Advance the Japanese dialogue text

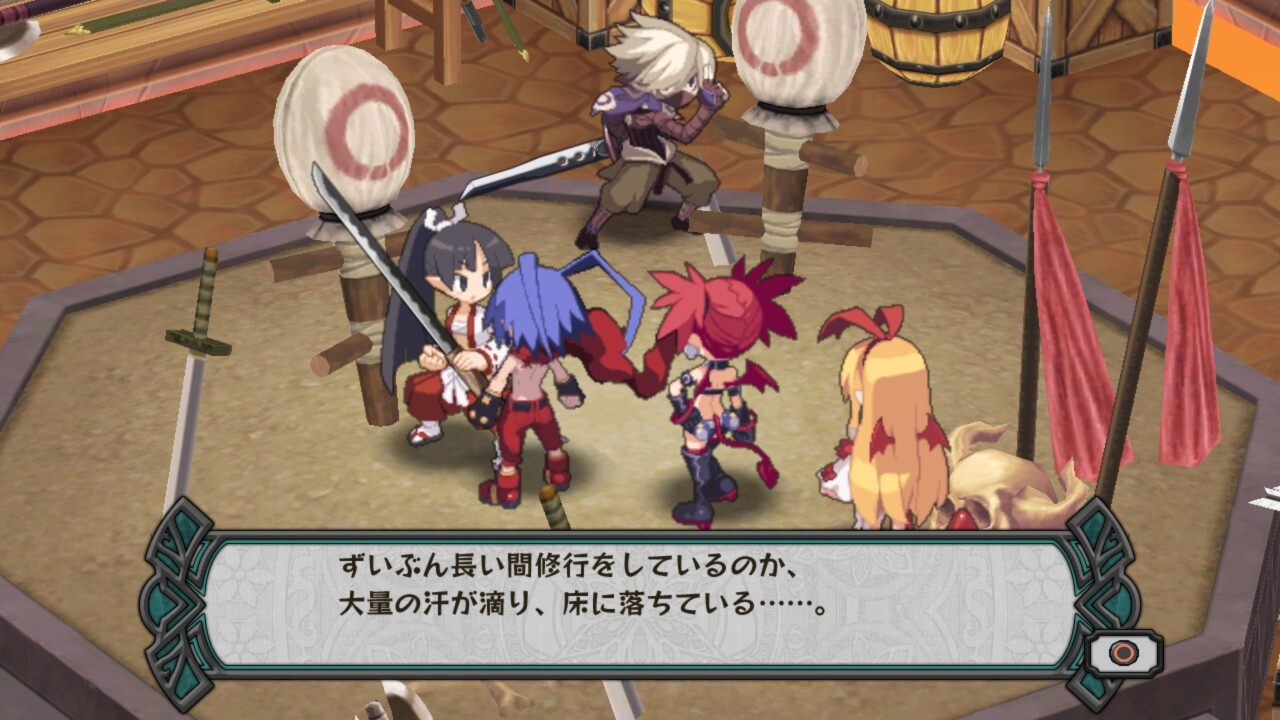640,580
